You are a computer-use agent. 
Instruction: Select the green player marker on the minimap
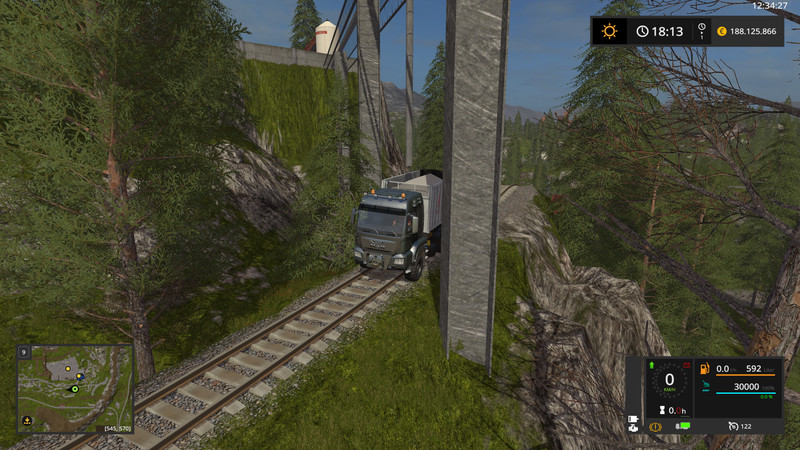click(x=74, y=388)
